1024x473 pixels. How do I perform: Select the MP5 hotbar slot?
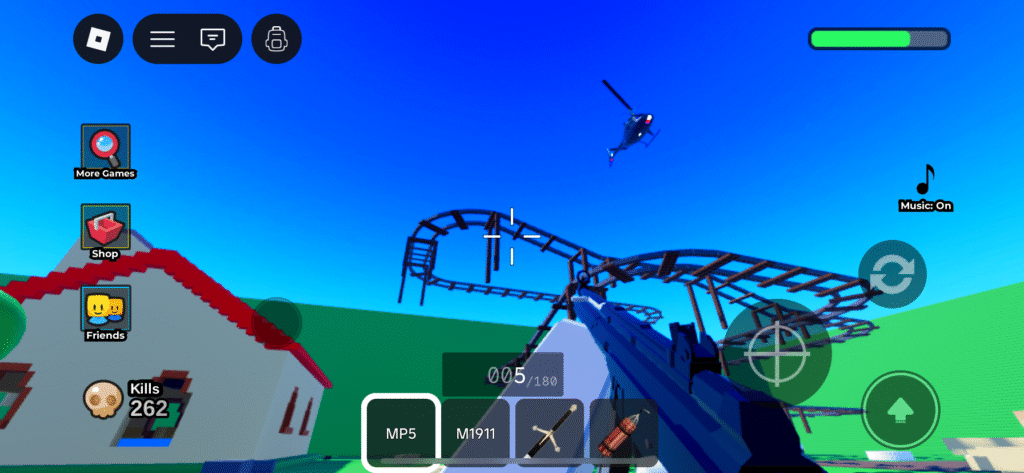coord(400,432)
